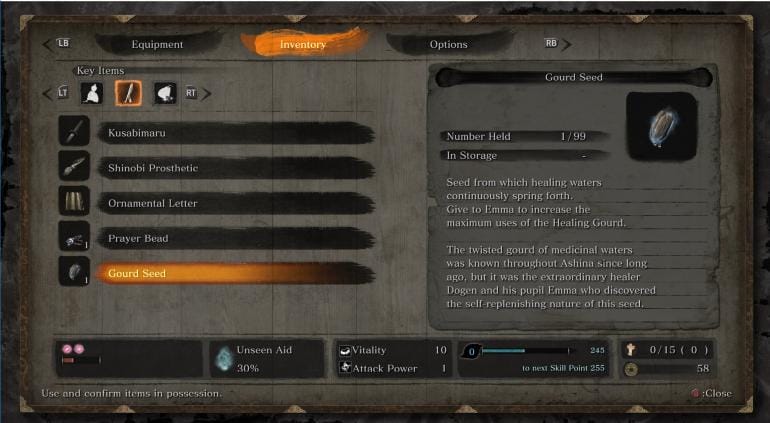Click the Gourd Seed preview image
The width and height of the screenshot is (770, 423).
click(x=661, y=127)
